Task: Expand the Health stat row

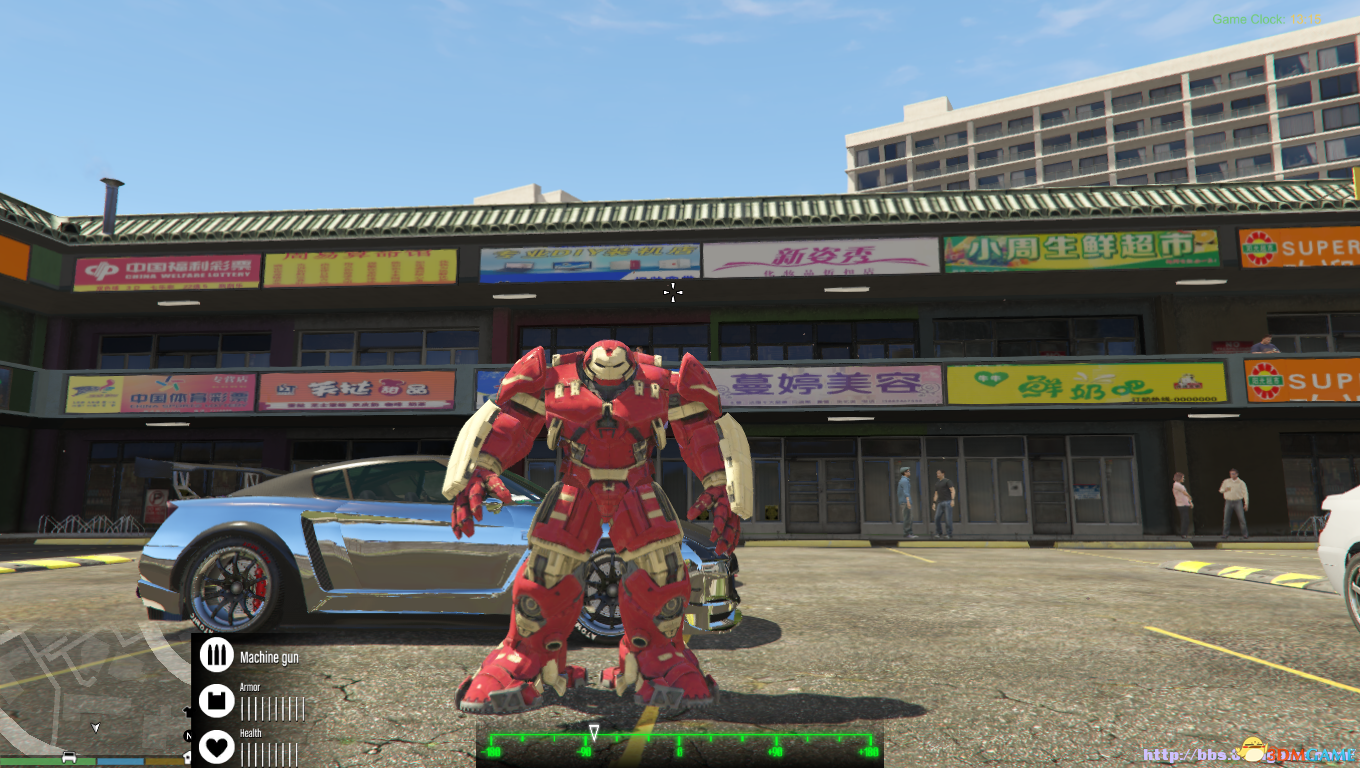Action: click(250, 732)
